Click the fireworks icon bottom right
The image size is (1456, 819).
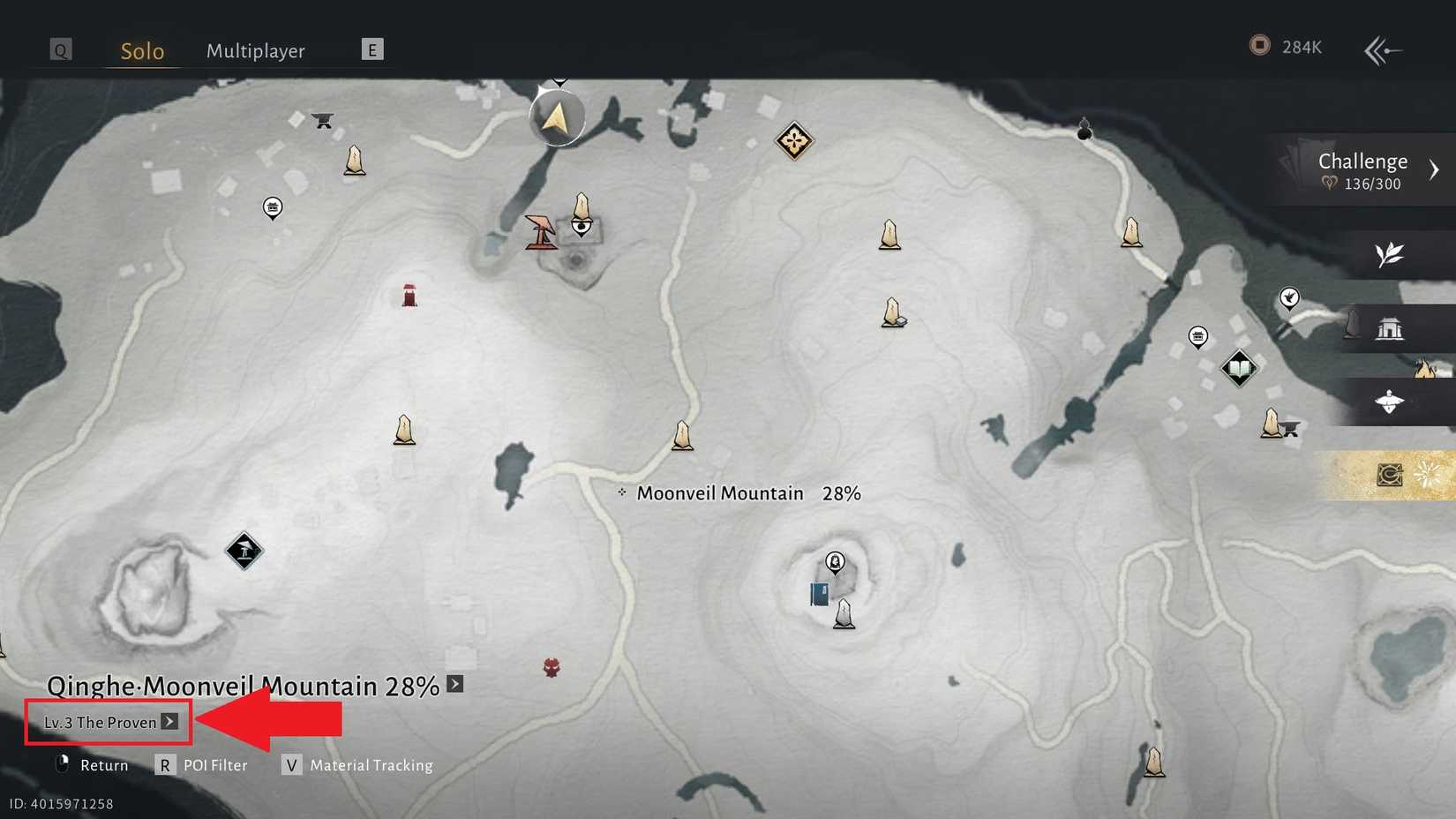1428,475
